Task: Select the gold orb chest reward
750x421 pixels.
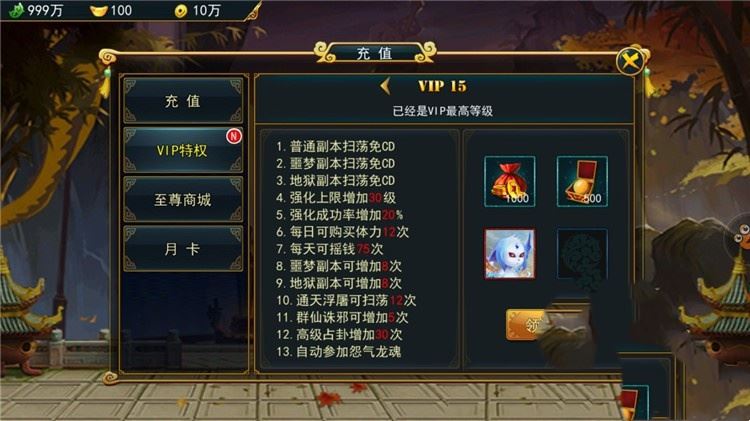Action: [582, 181]
